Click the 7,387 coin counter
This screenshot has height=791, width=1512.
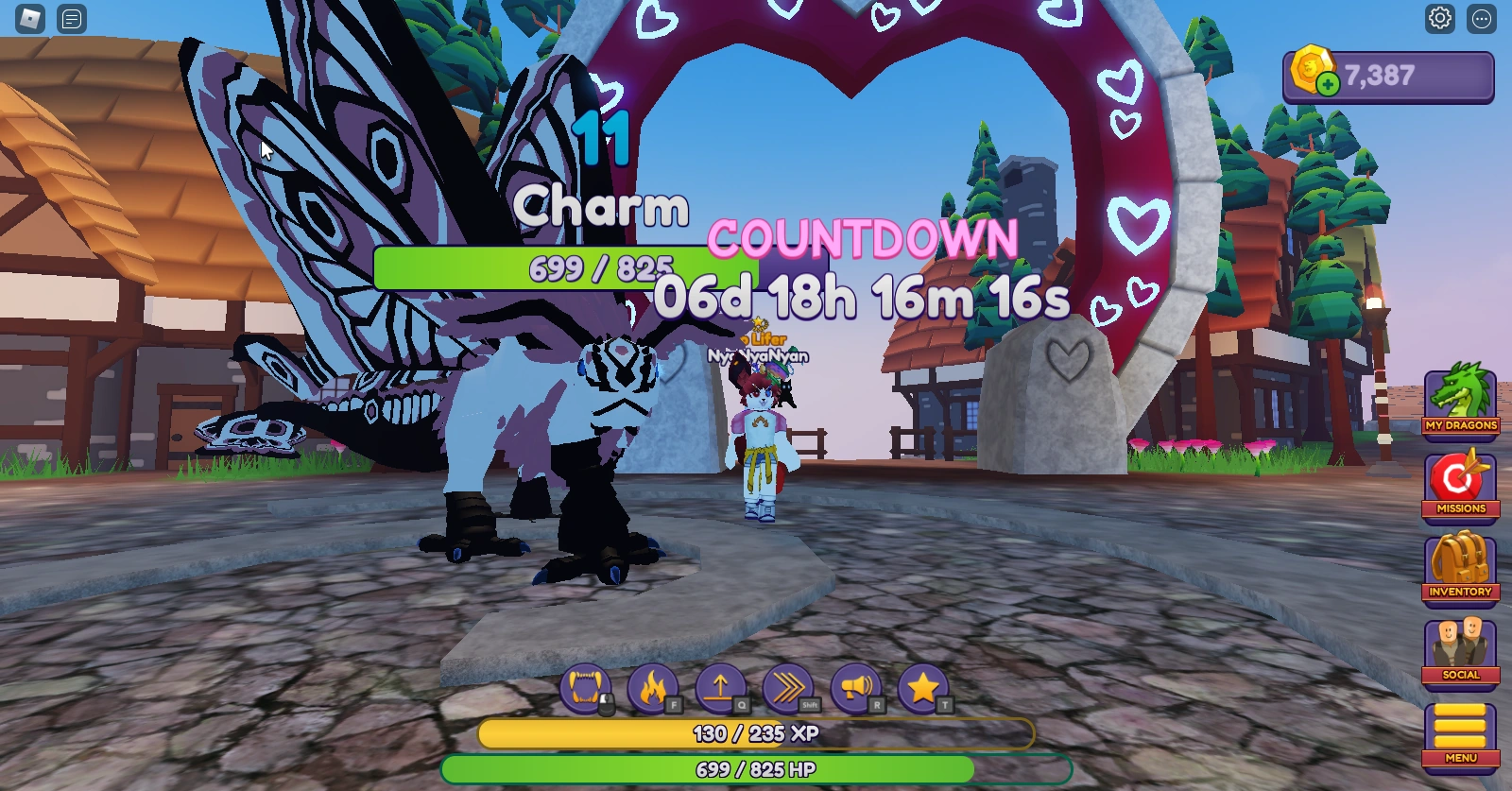tap(1380, 76)
